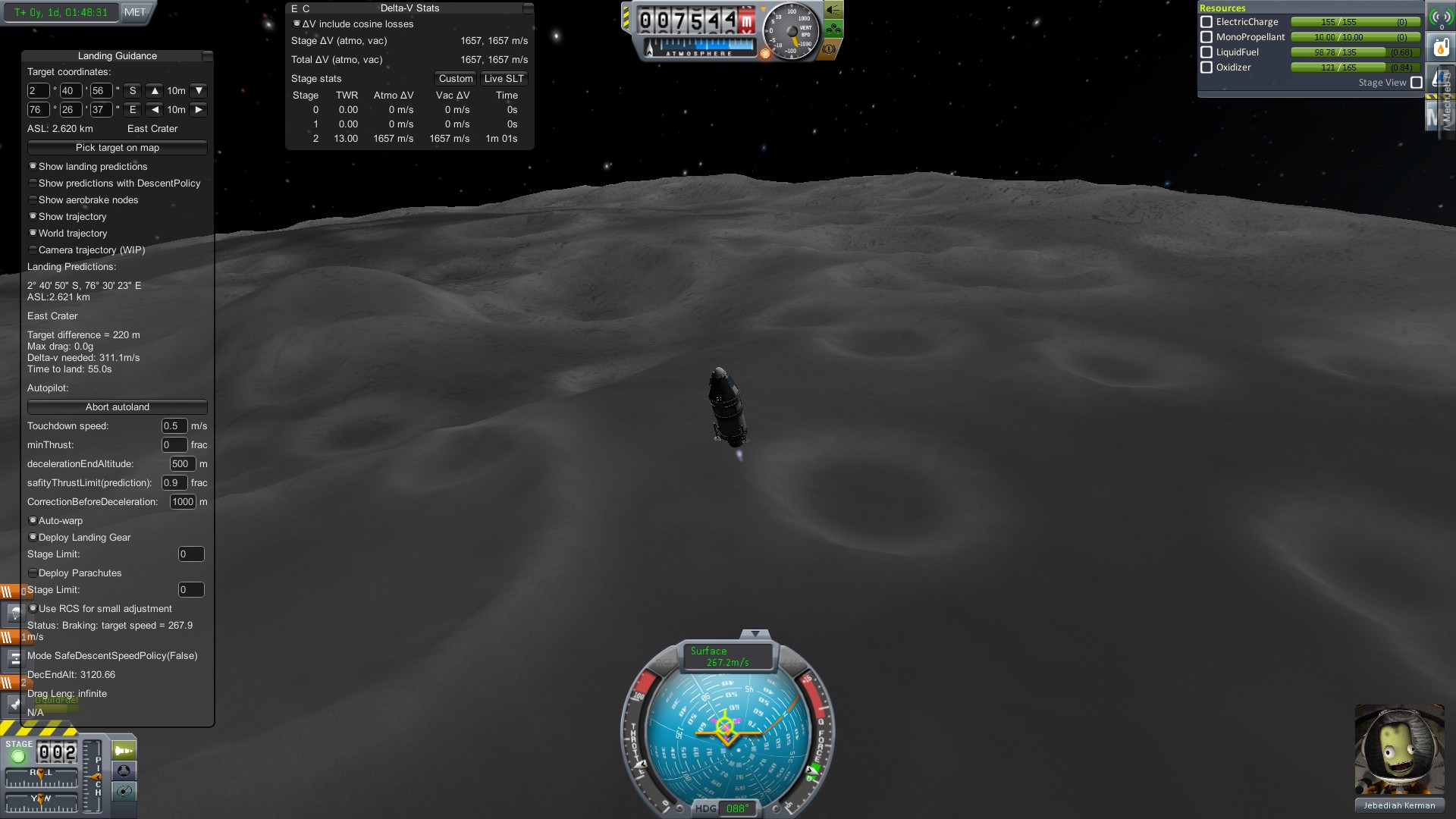Screen dimensions: 1456x819
Task: Edit the Touchdown speed field
Action: [x=174, y=426]
